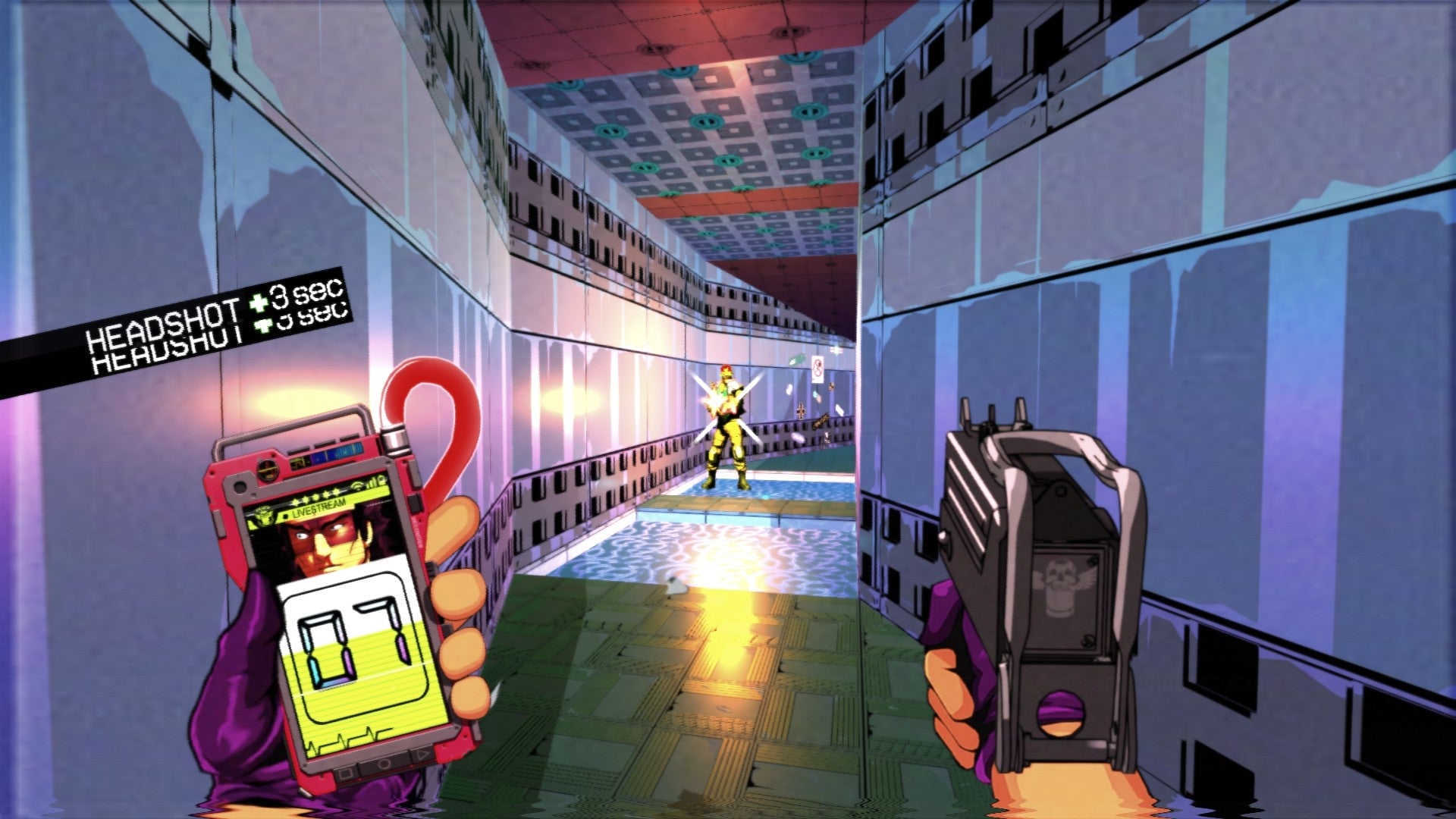Image resolution: width=1456 pixels, height=819 pixels.
Task: Click the play triangle icon on the phone
Action: pyautogui.click(x=421, y=753)
